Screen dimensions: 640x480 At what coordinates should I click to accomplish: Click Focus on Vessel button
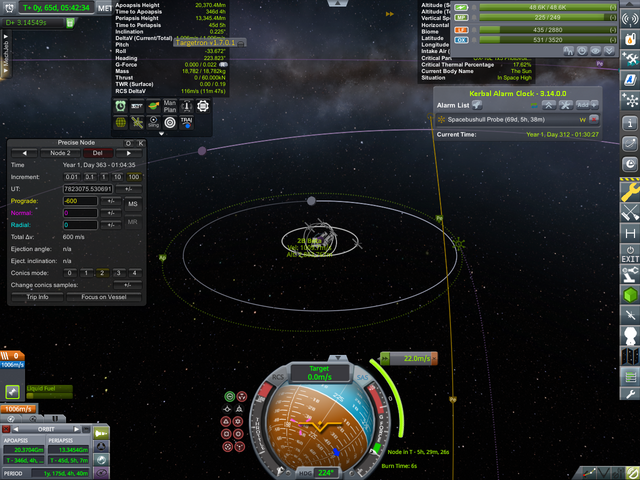point(103,297)
